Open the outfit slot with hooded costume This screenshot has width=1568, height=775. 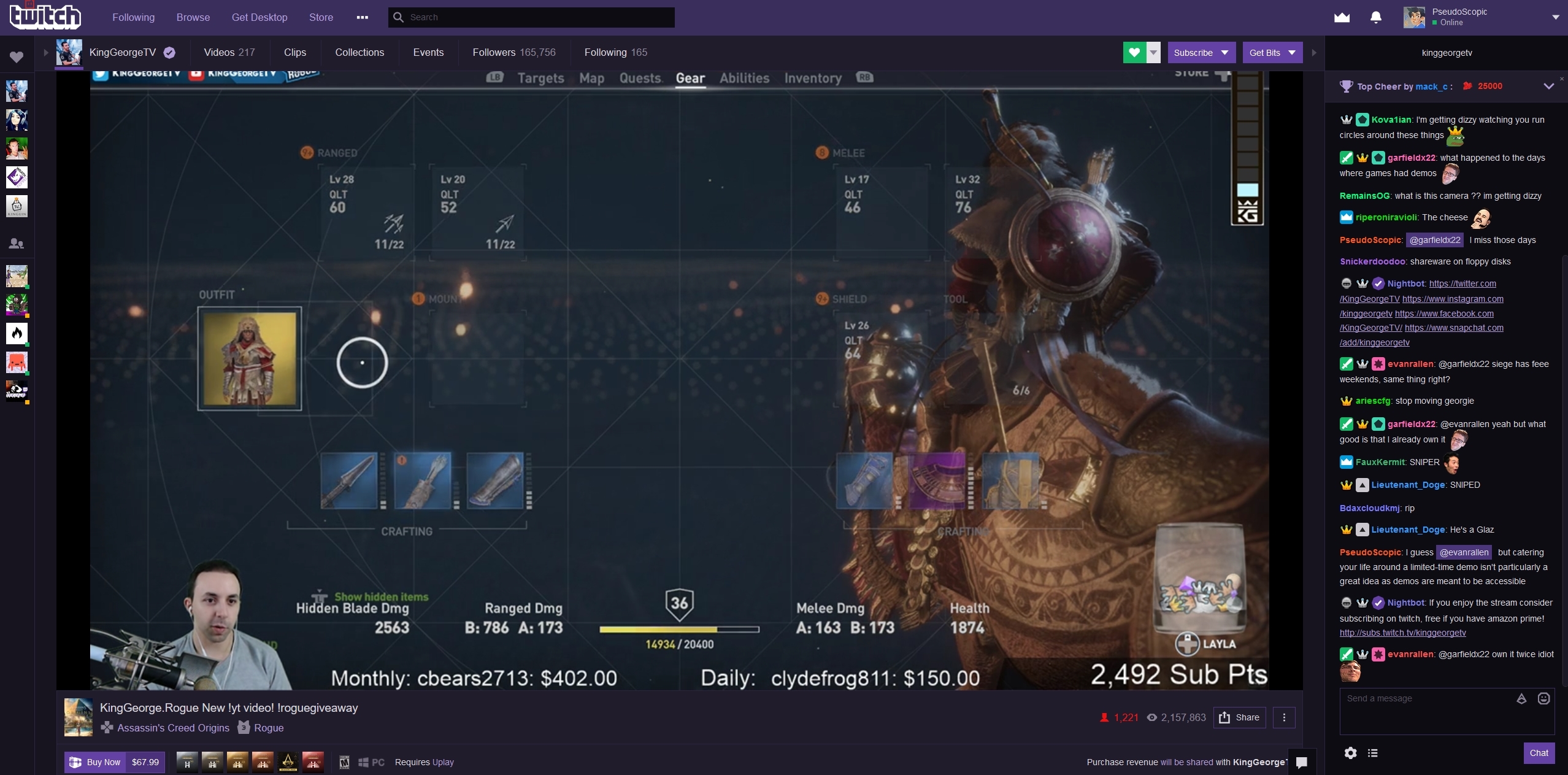pyautogui.click(x=250, y=358)
